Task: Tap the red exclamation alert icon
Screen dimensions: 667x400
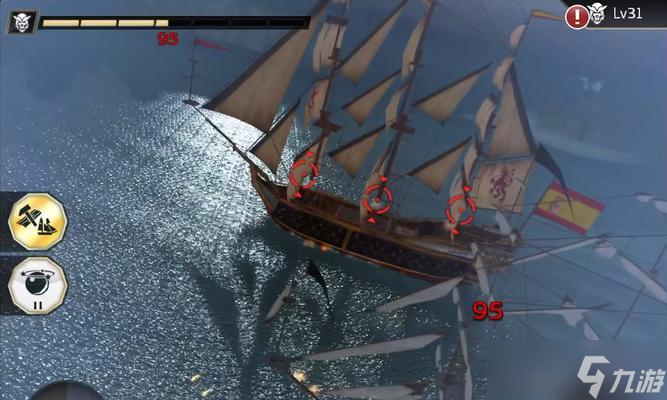Action: point(577,16)
